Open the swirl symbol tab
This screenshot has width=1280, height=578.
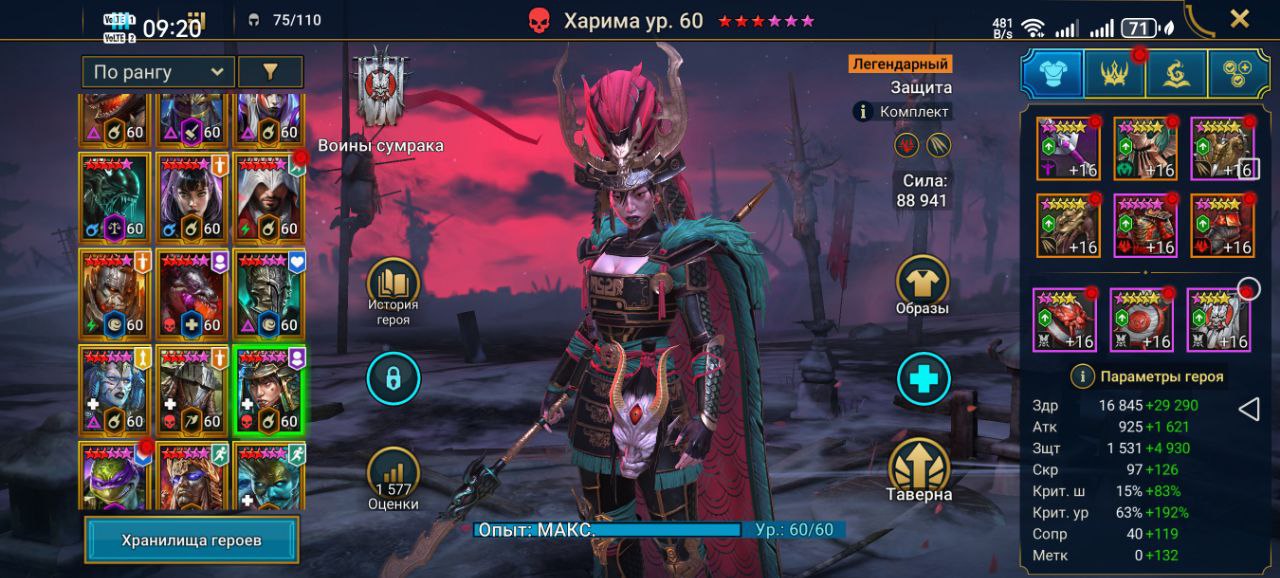coord(1176,73)
